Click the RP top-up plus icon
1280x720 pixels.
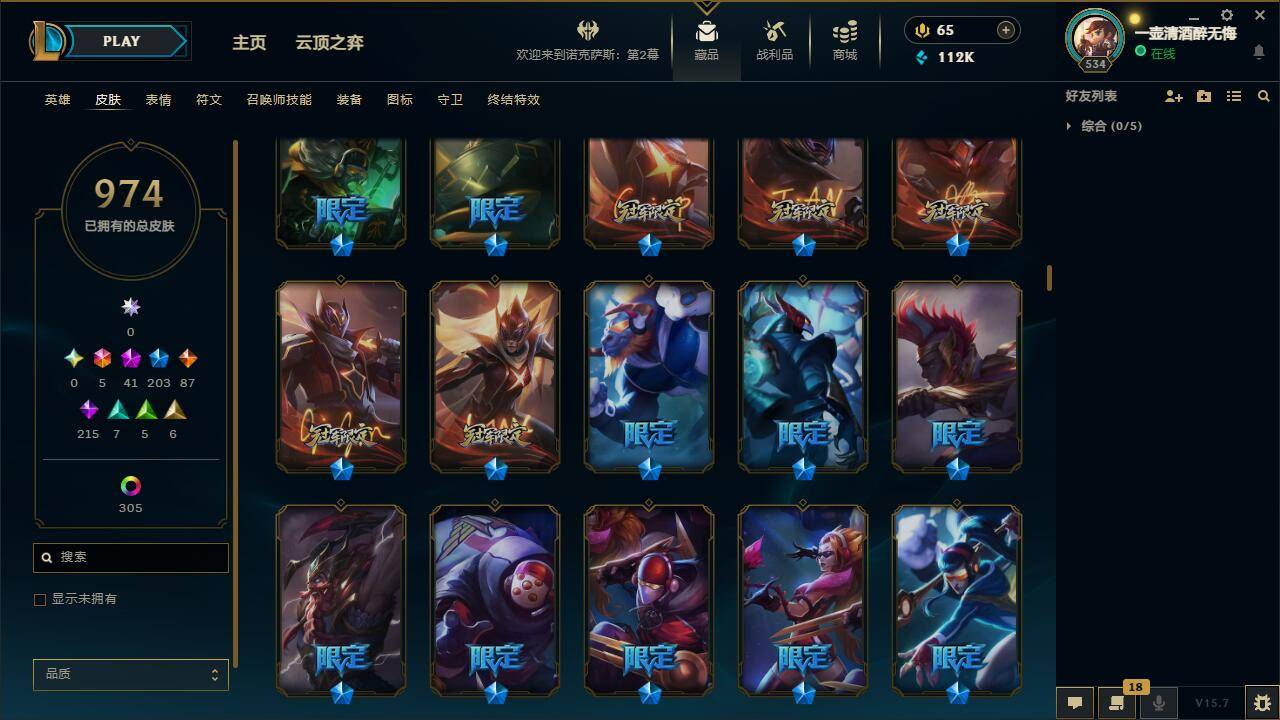[1004, 30]
